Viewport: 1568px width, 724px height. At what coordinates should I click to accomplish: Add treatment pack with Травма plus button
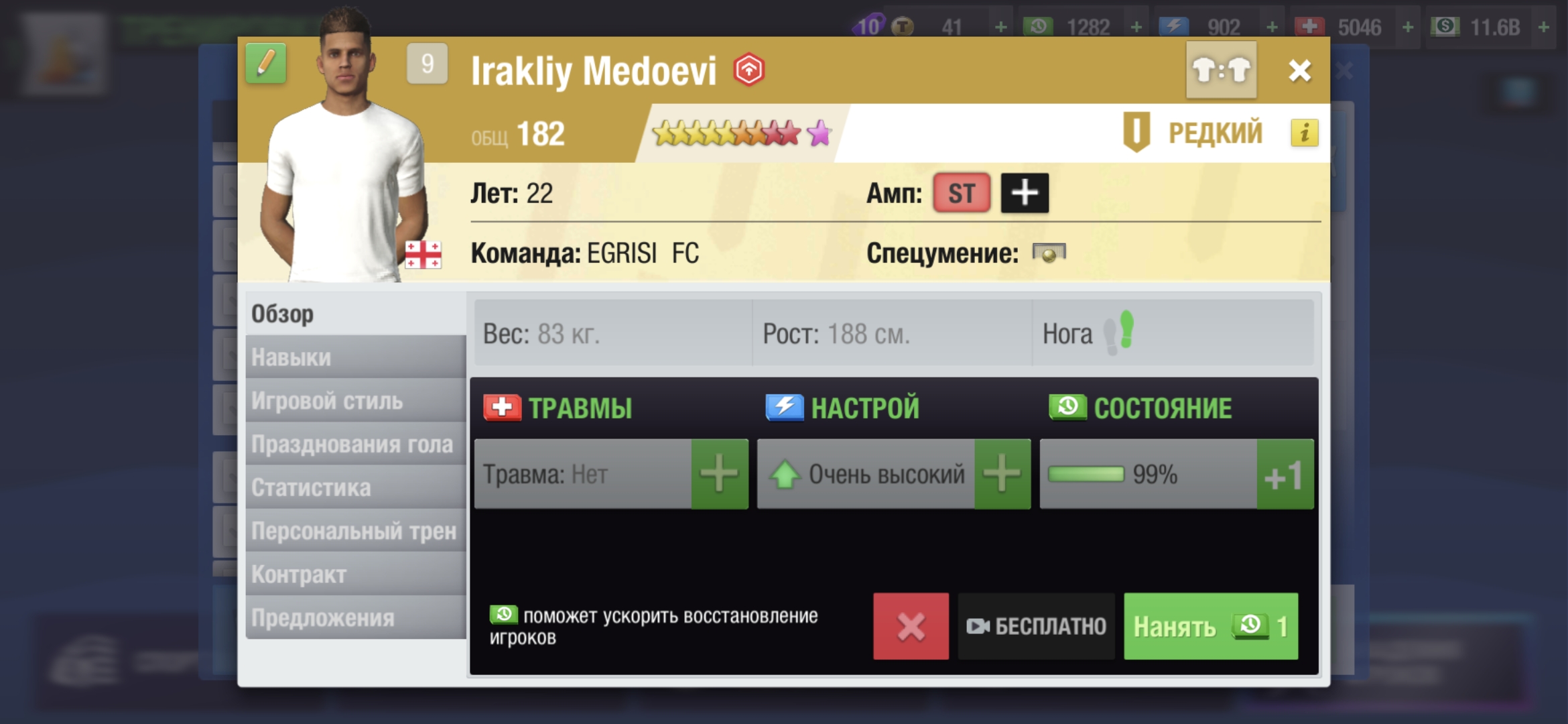pyautogui.click(x=719, y=474)
